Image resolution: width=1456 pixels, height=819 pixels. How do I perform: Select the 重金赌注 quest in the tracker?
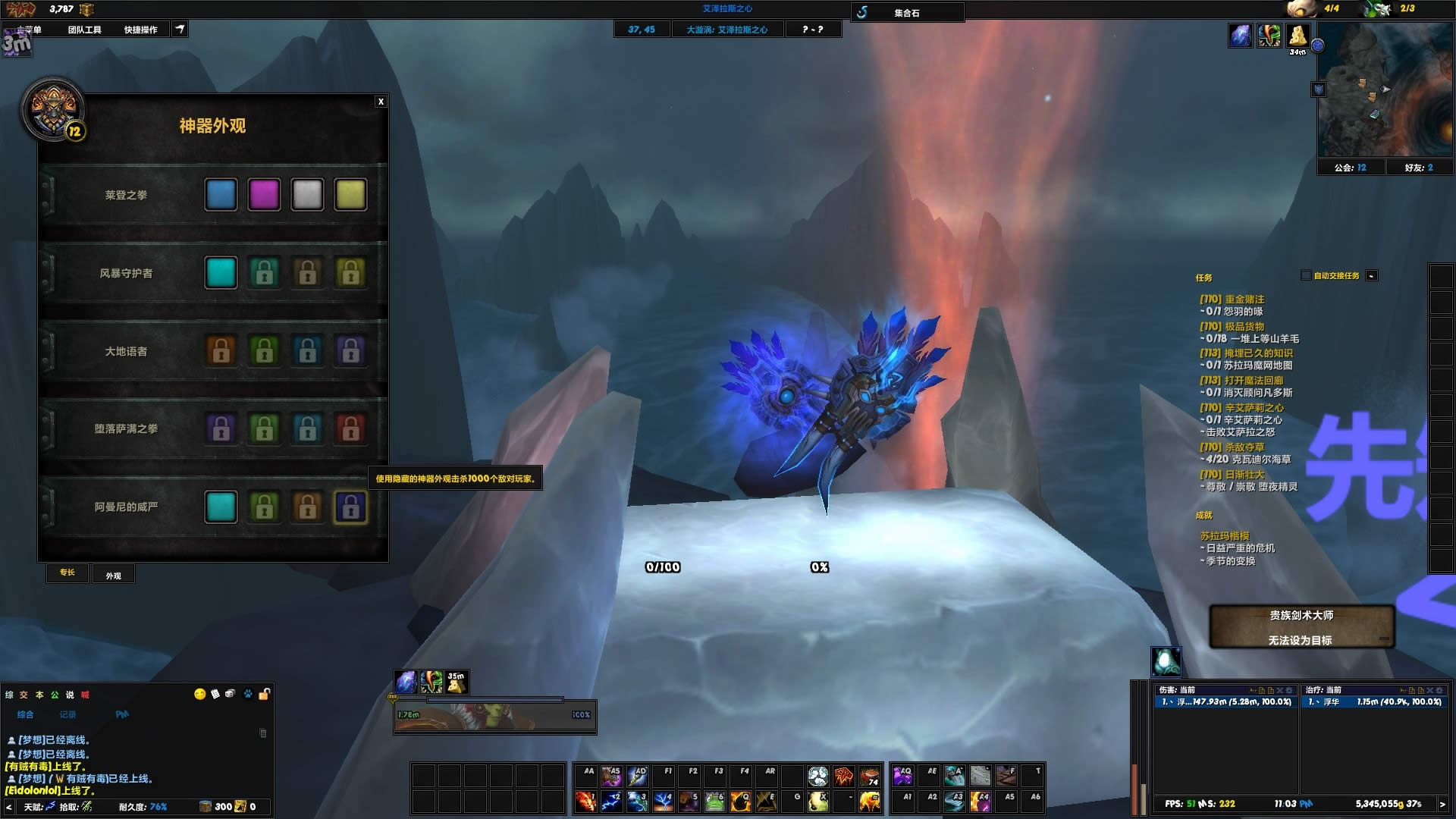pyautogui.click(x=1244, y=300)
